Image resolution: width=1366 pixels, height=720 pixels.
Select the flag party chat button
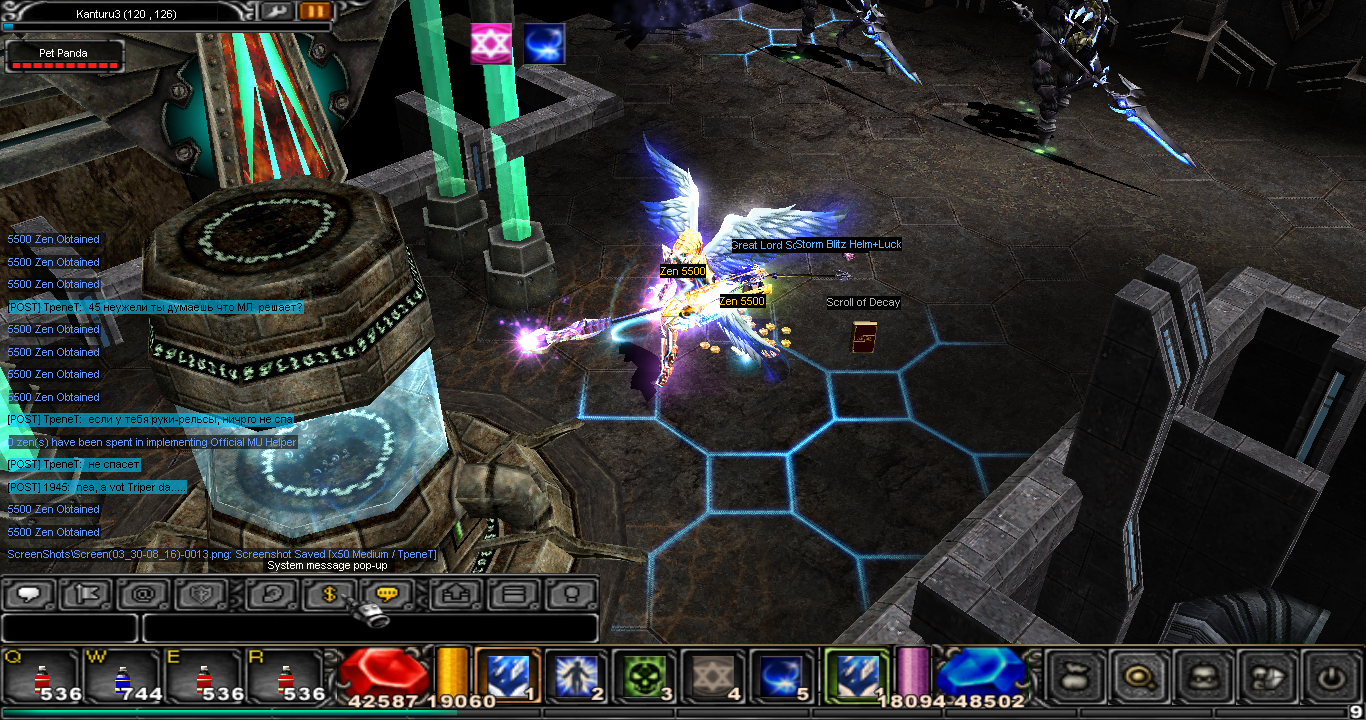87,594
